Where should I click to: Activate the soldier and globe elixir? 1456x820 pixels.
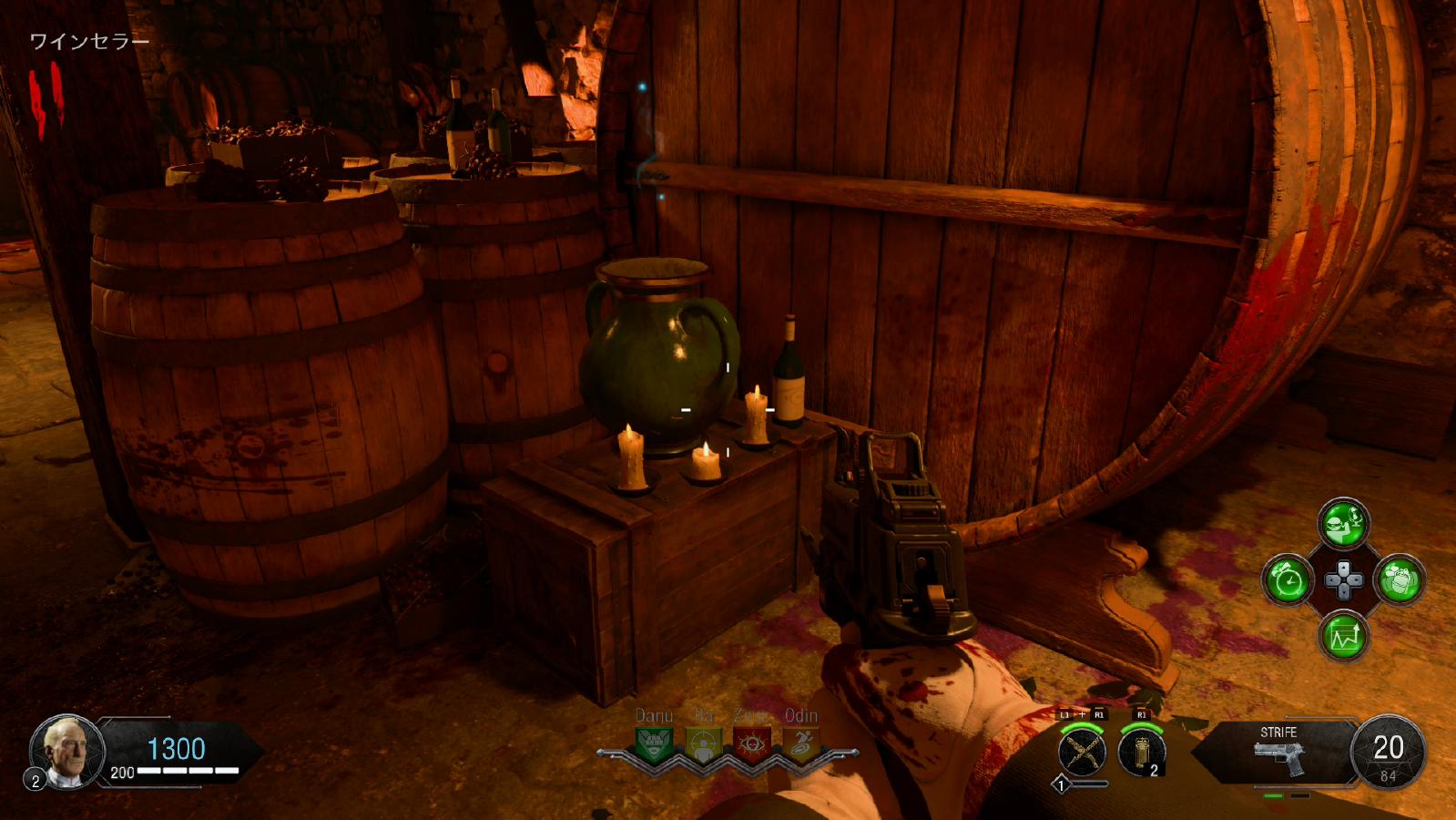click(x=1344, y=524)
